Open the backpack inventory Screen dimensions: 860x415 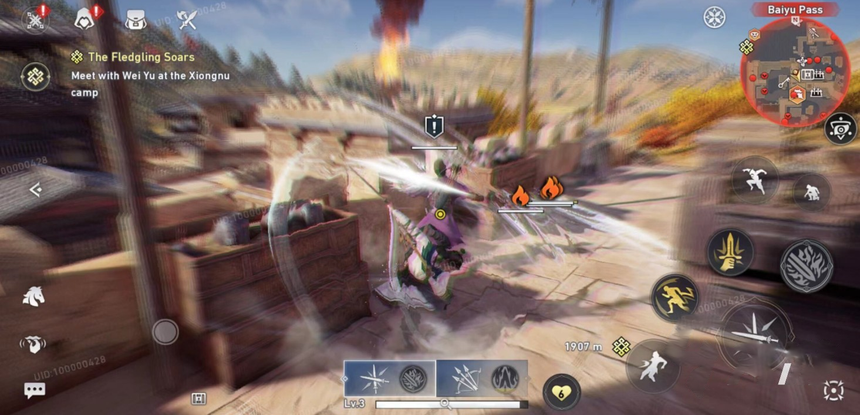[135, 19]
